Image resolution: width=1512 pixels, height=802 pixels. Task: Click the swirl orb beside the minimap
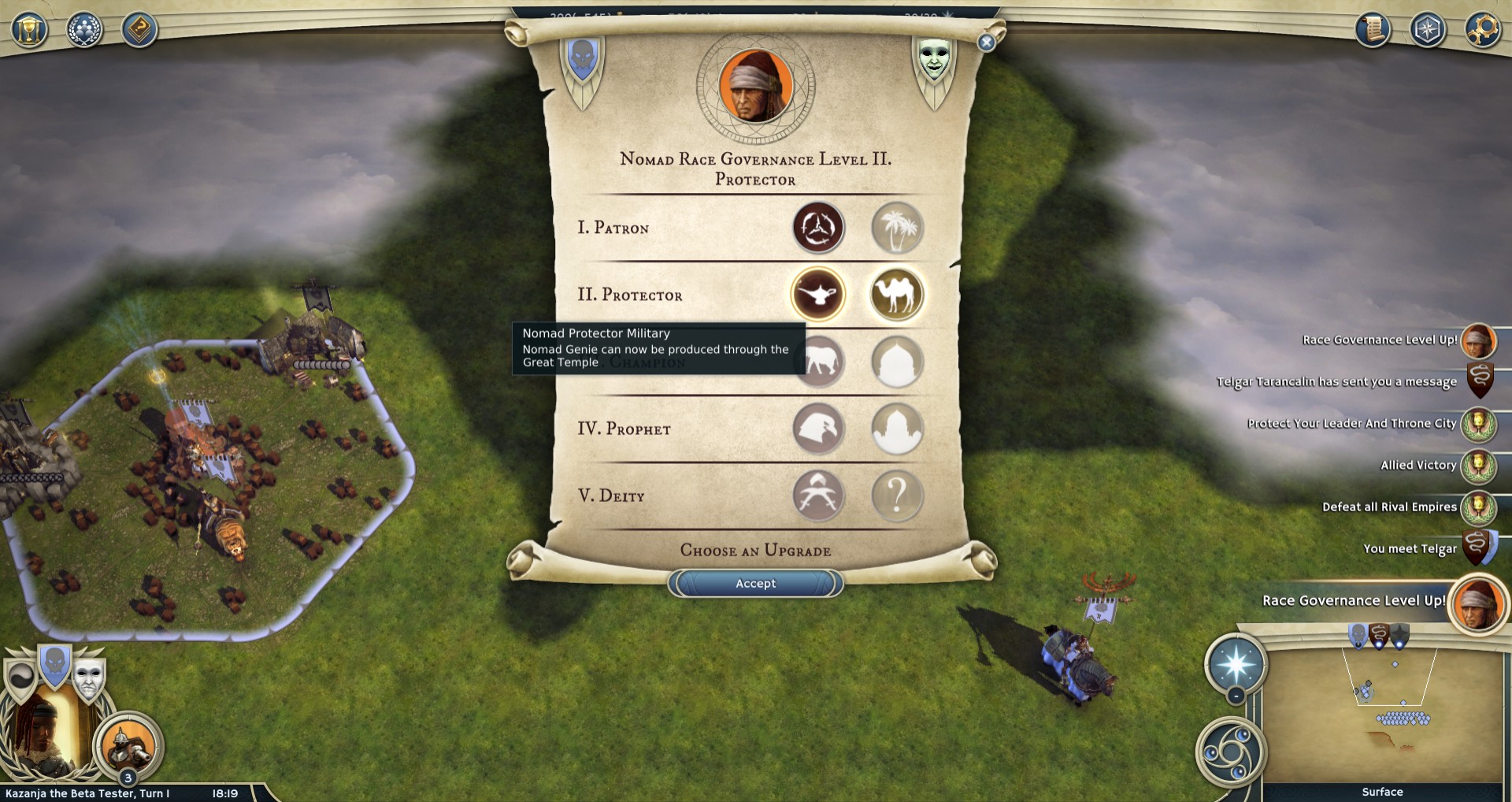tap(1229, 752)
